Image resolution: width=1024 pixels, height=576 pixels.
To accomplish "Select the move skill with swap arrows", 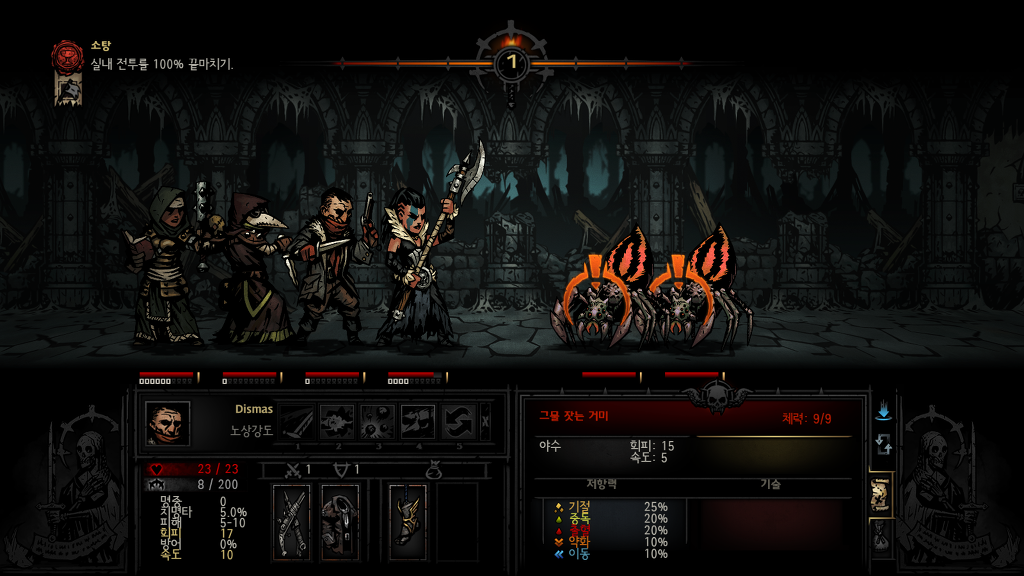I will coord(459,422).
